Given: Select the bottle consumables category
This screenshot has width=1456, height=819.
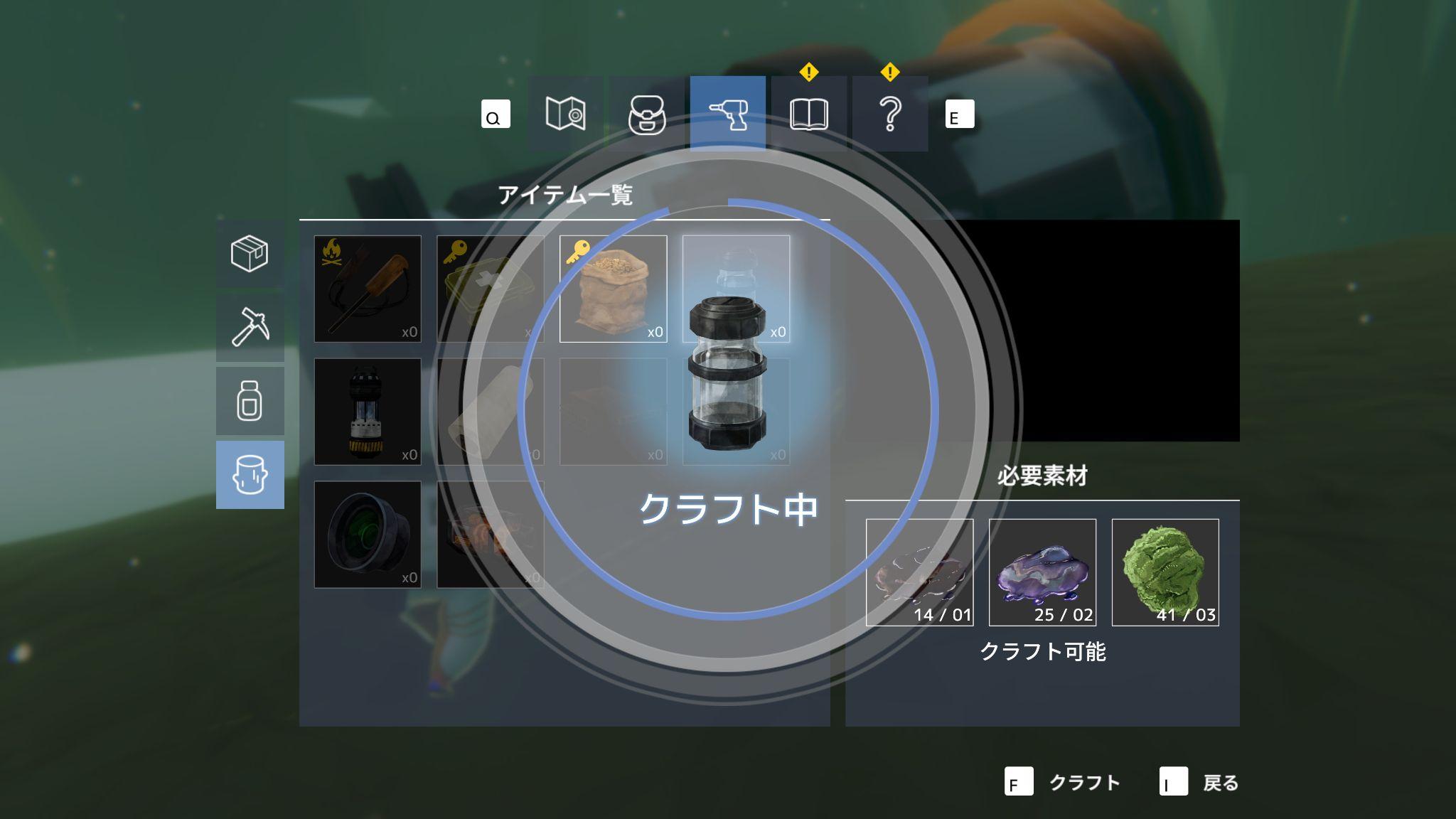Looking at the screenshot, I should point(250,398).
